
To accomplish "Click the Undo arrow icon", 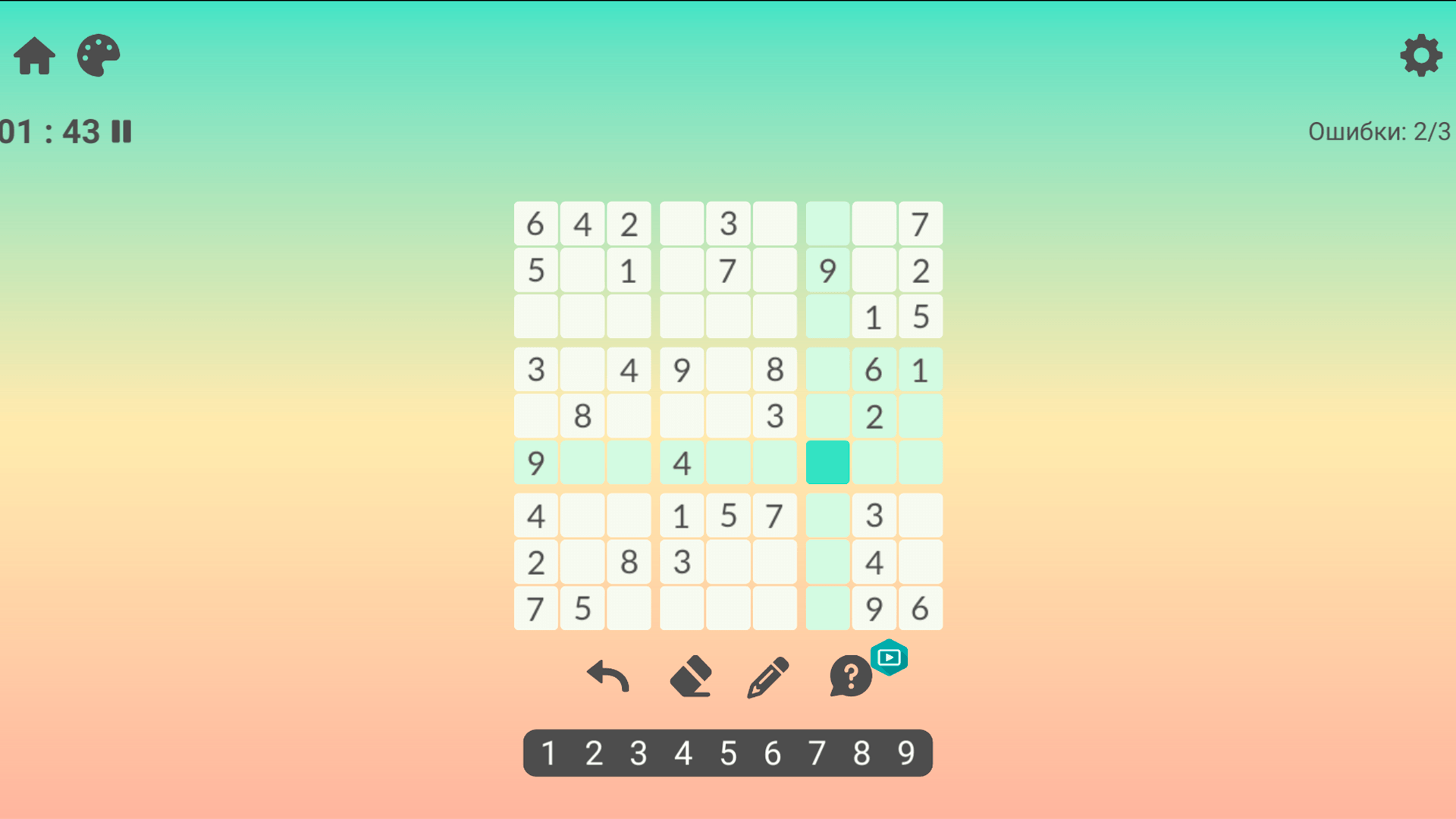I will 607,677.
